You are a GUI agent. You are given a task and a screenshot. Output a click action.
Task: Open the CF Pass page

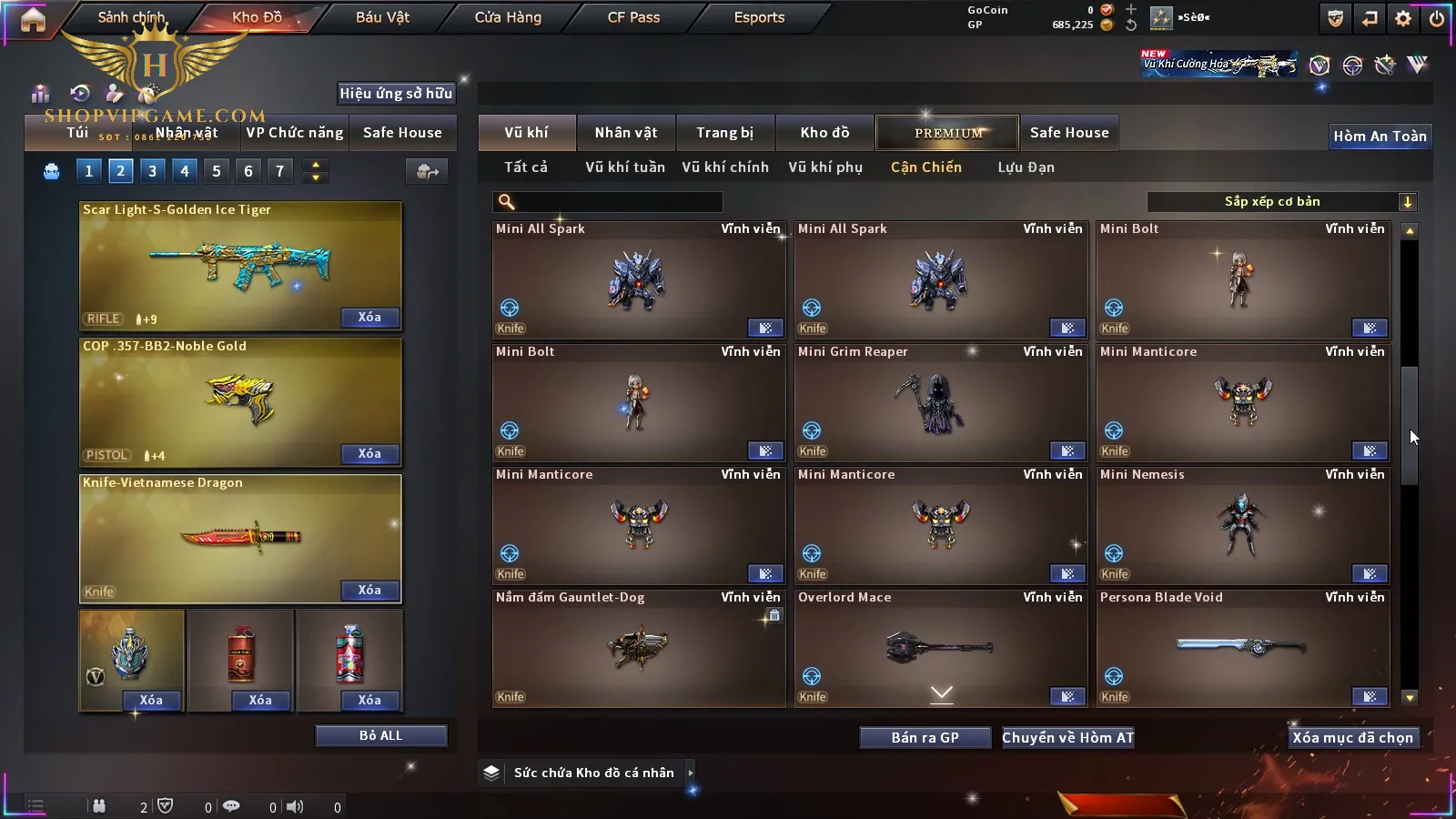(x=633, y=17)
